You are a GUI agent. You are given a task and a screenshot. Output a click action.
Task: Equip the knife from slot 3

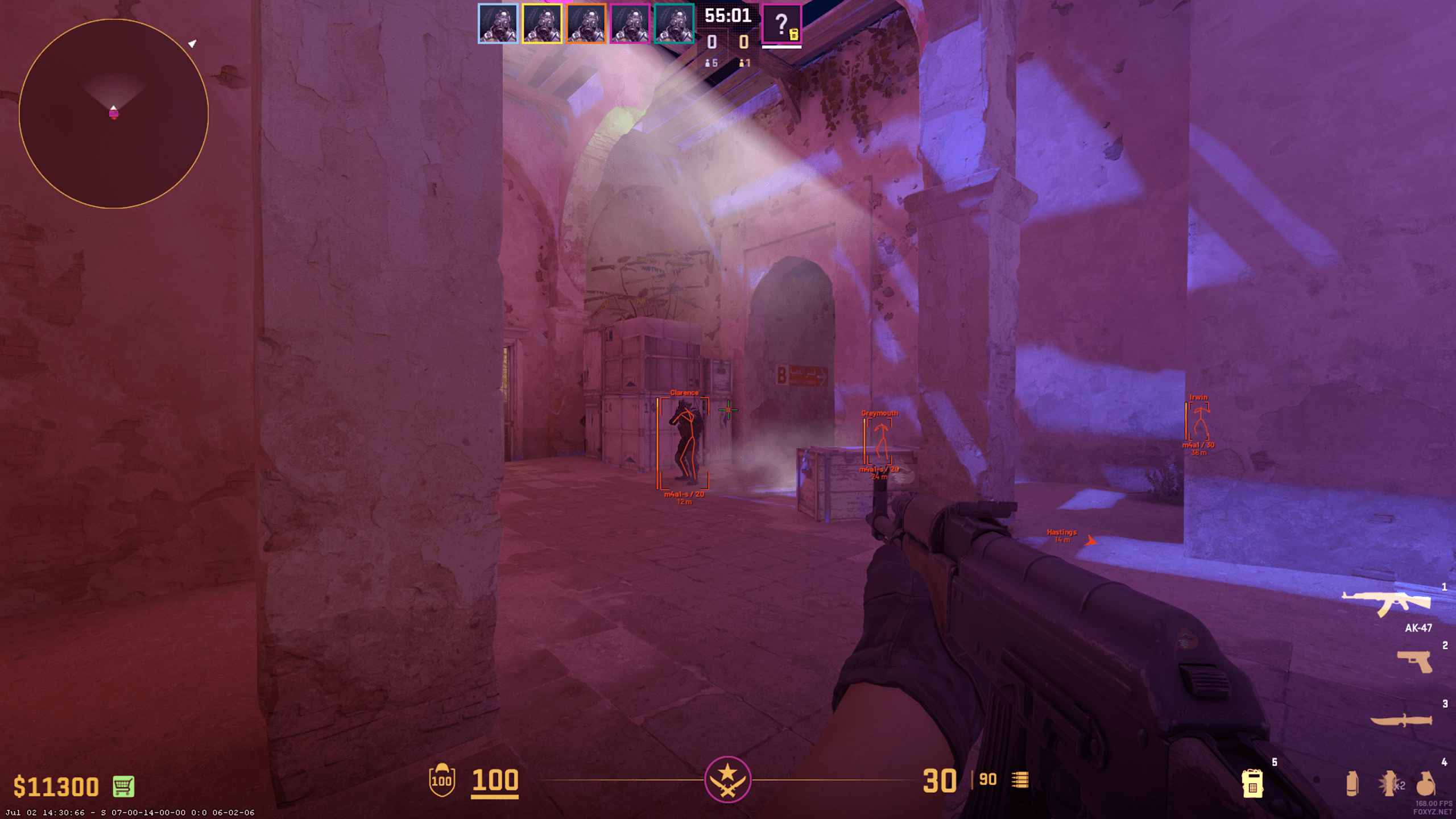click(1401, 720)
